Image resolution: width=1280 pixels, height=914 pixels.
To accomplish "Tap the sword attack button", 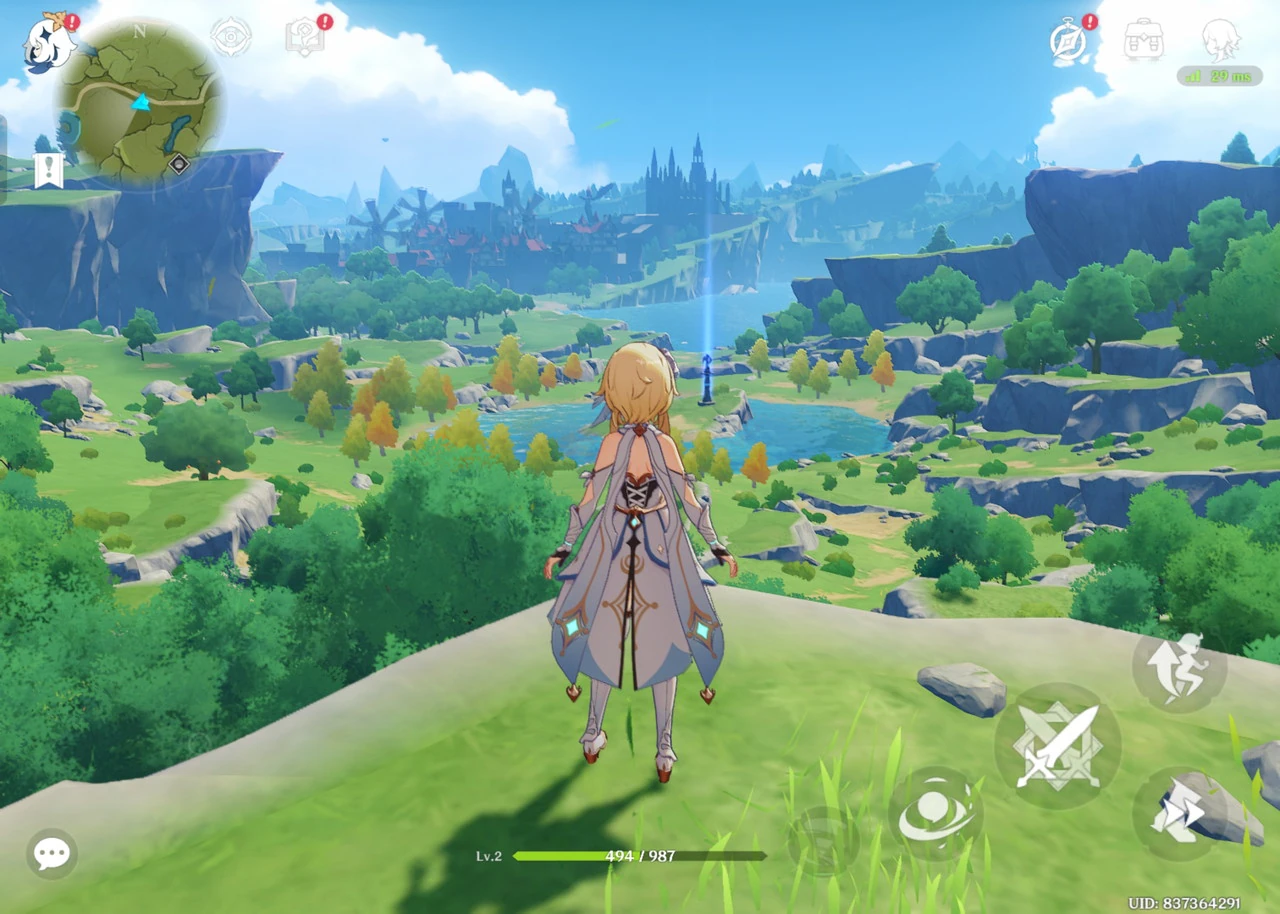I will (x=1057, y=745).
